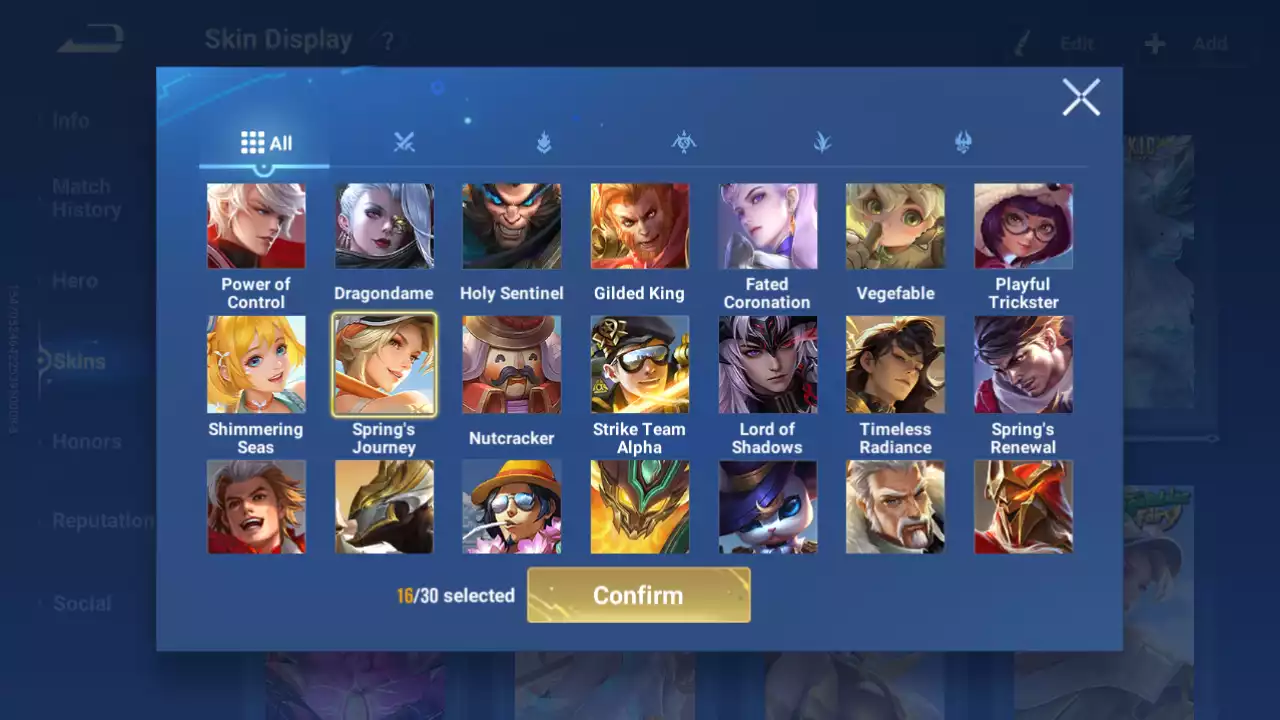Switch to the All skins tab

pyautogui.click(x=266, y=143)
